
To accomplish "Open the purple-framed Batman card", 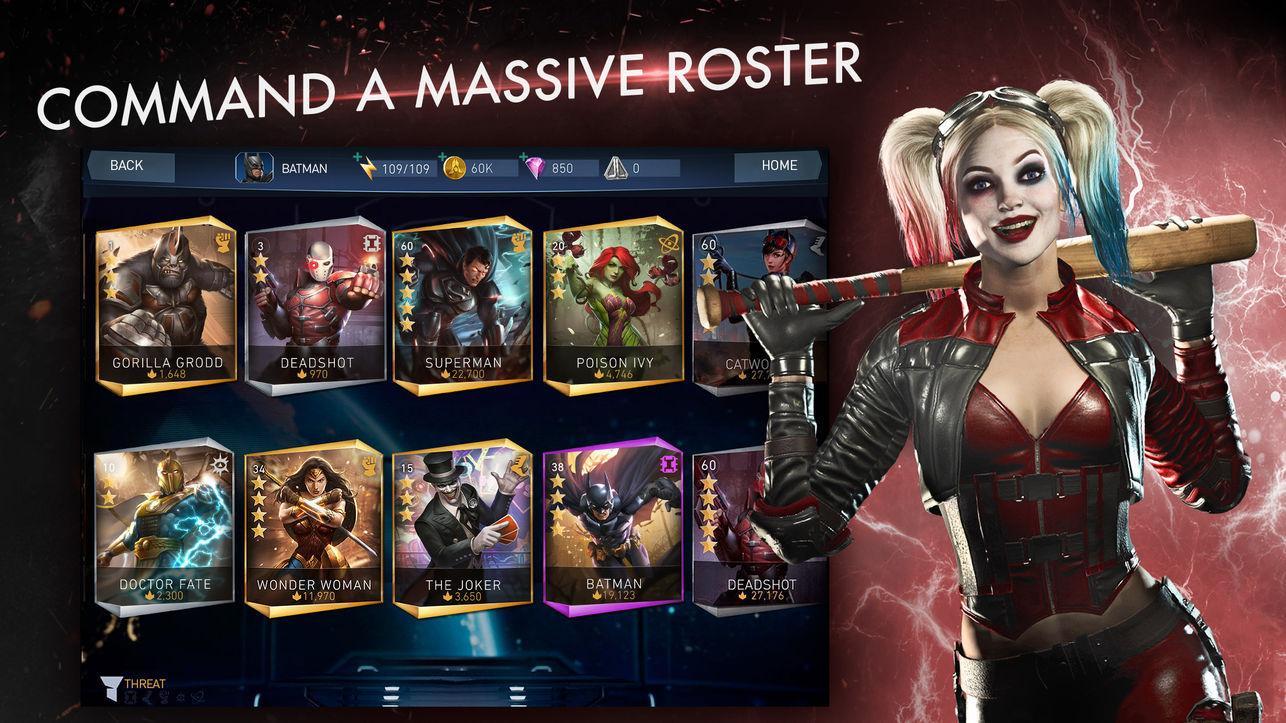I will tap(613, 527).
